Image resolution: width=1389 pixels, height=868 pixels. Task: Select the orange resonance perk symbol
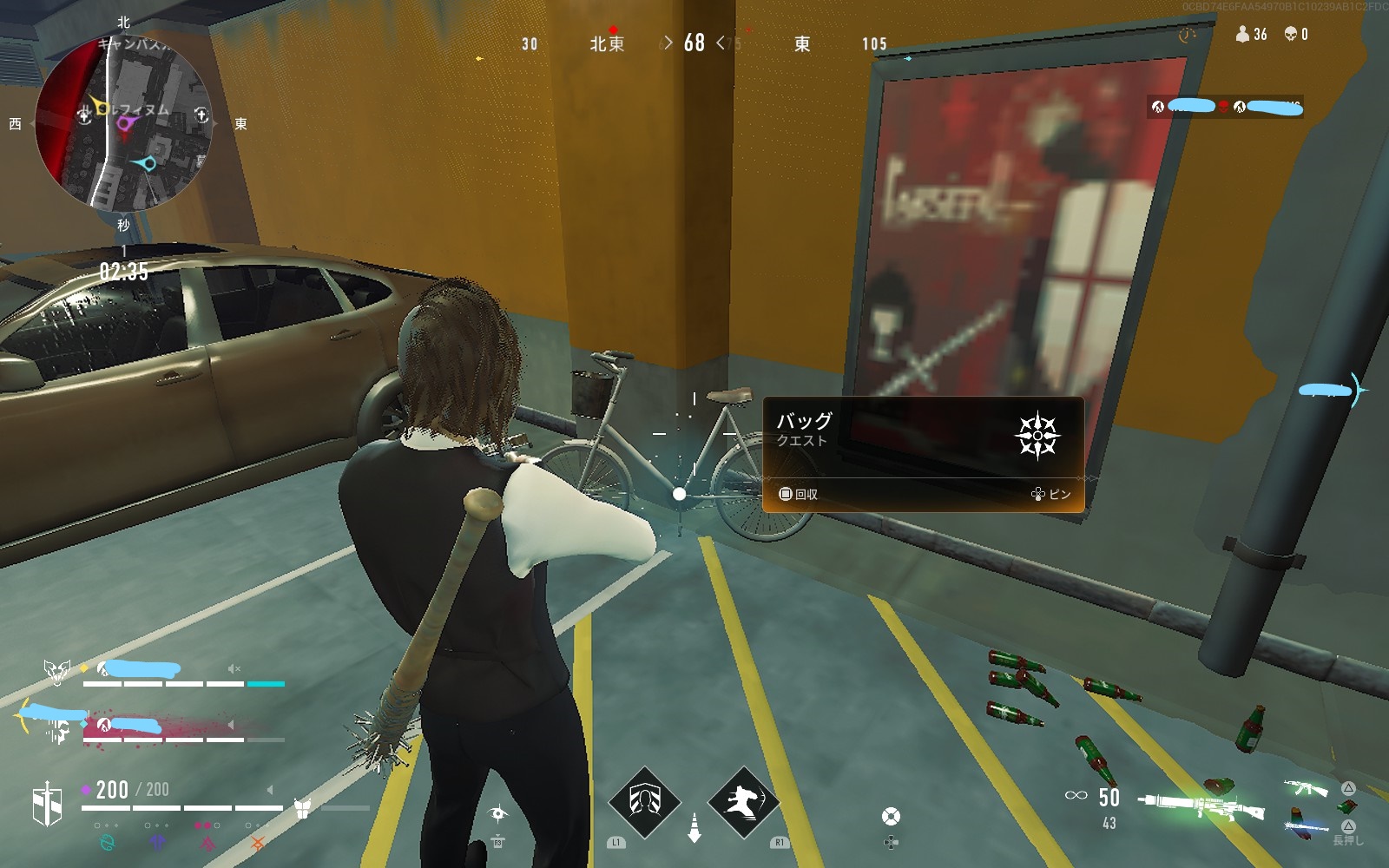pos(257,842)
